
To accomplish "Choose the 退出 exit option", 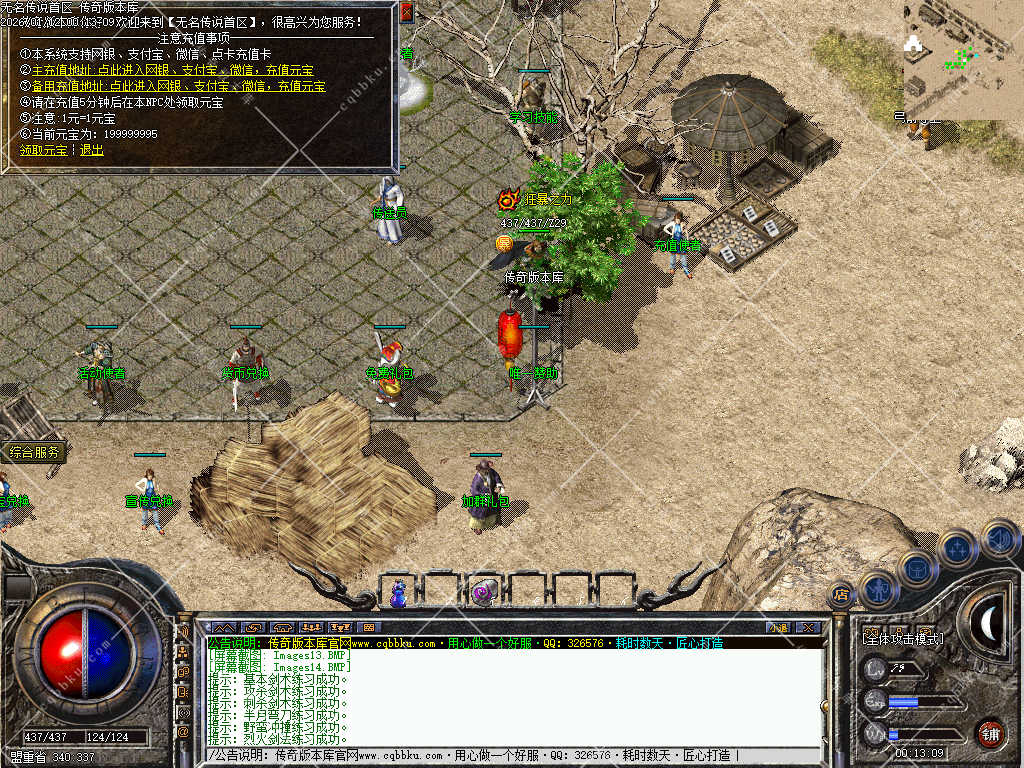I will pyautogui.click(x=92, y=150).
